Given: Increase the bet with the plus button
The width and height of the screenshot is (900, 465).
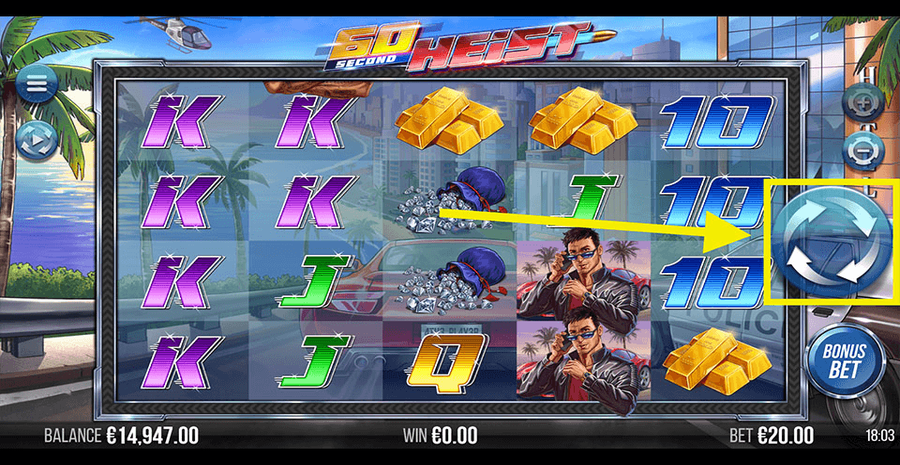Looking at the screenshot, I should pos(861,101).
